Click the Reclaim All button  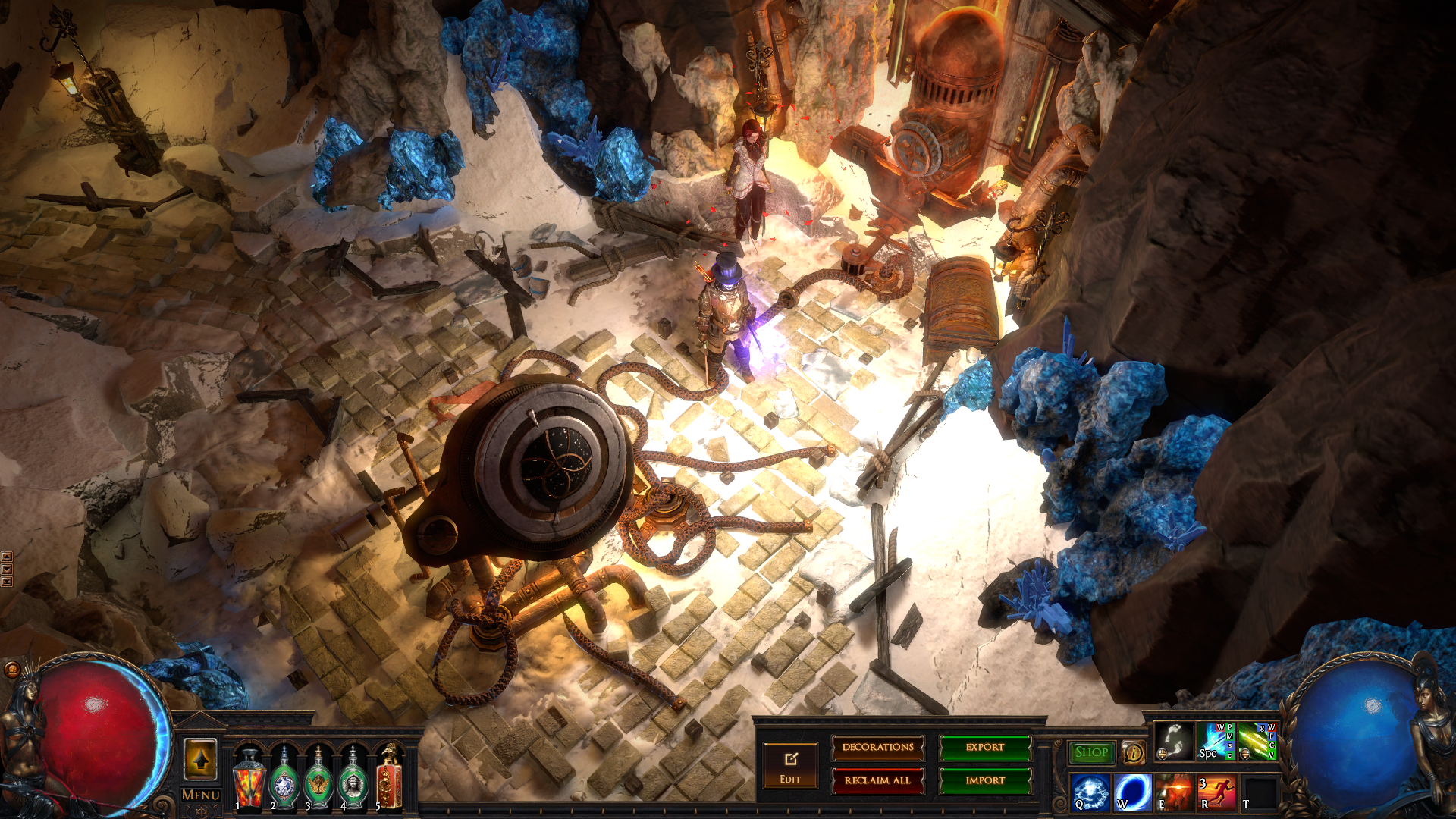pos(877,780)
